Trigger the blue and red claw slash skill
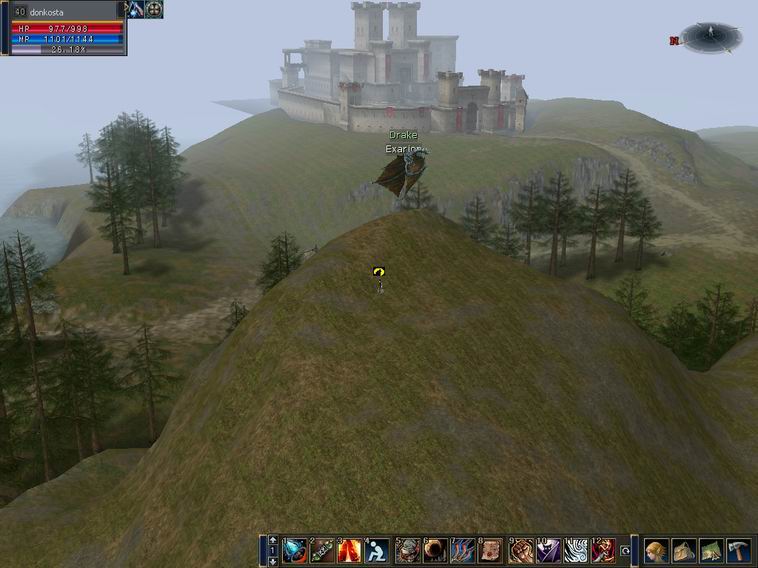Screen dimensions: 758x568 coord(464,551)
